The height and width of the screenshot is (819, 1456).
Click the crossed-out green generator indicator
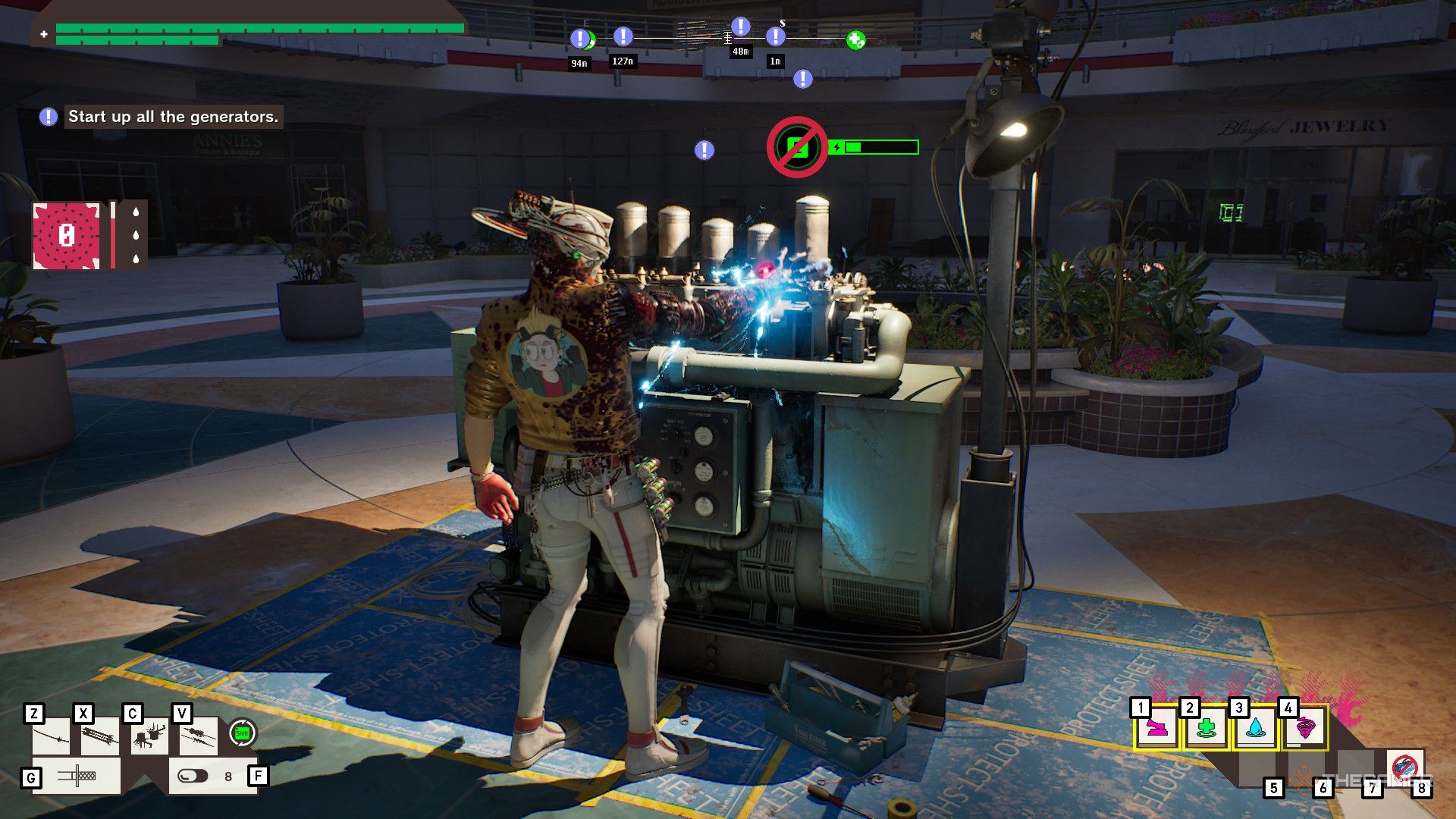(x=796, y=147)
